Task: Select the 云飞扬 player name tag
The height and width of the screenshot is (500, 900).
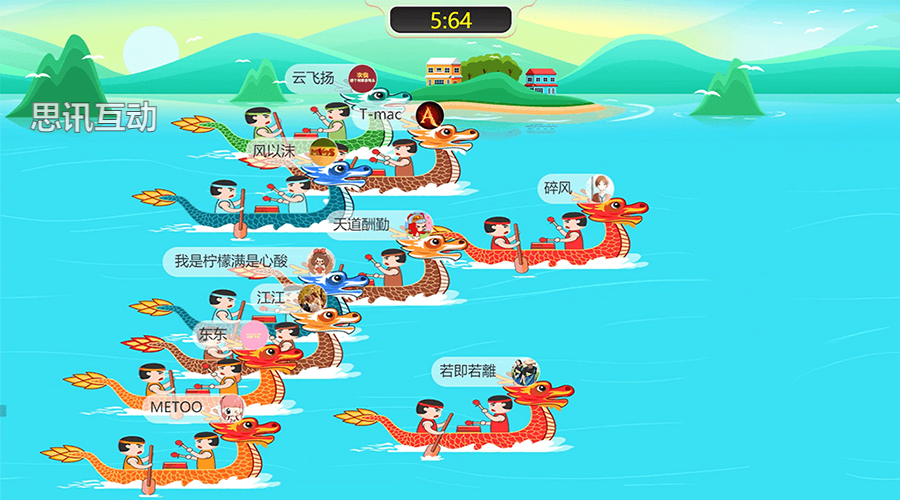Action: (313, 77)
